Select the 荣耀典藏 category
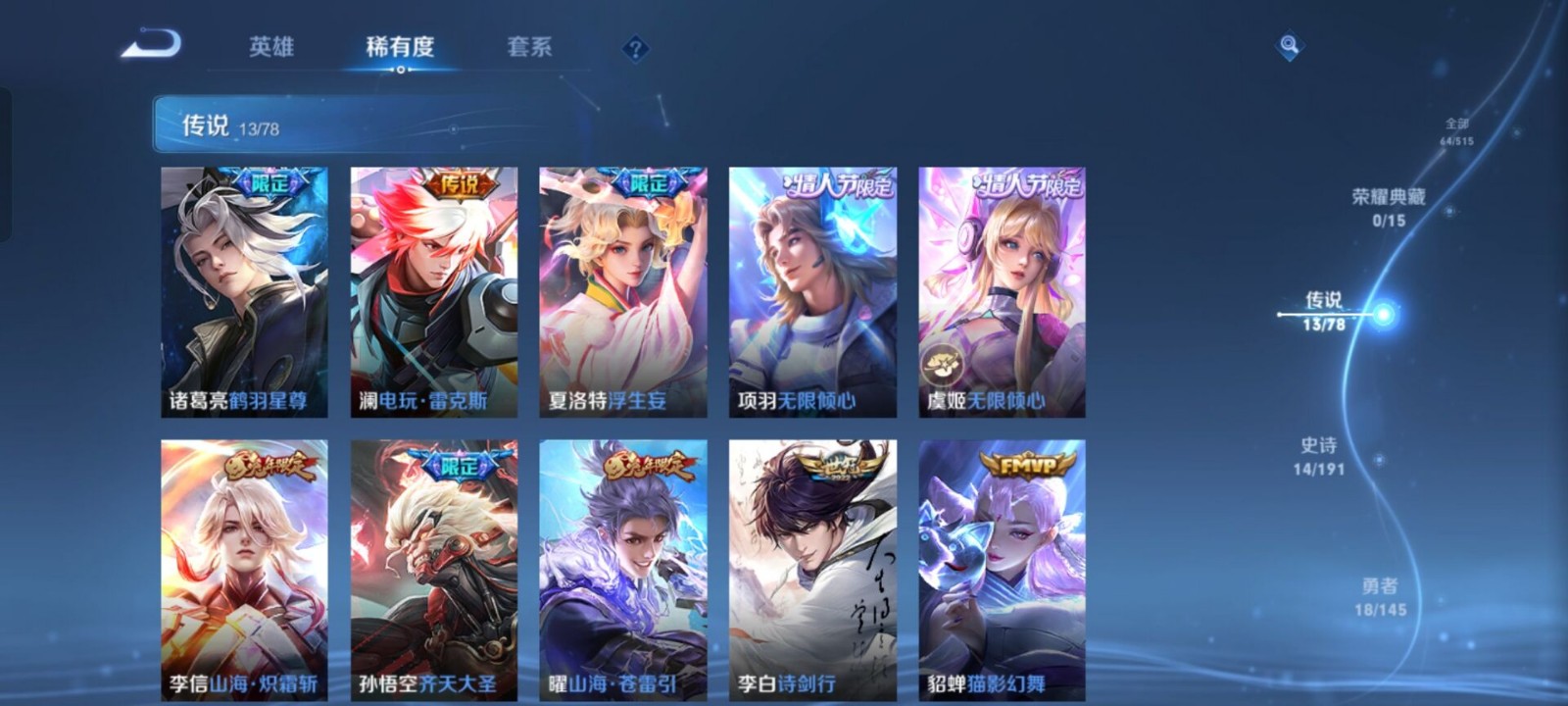 click(1390, 206)
